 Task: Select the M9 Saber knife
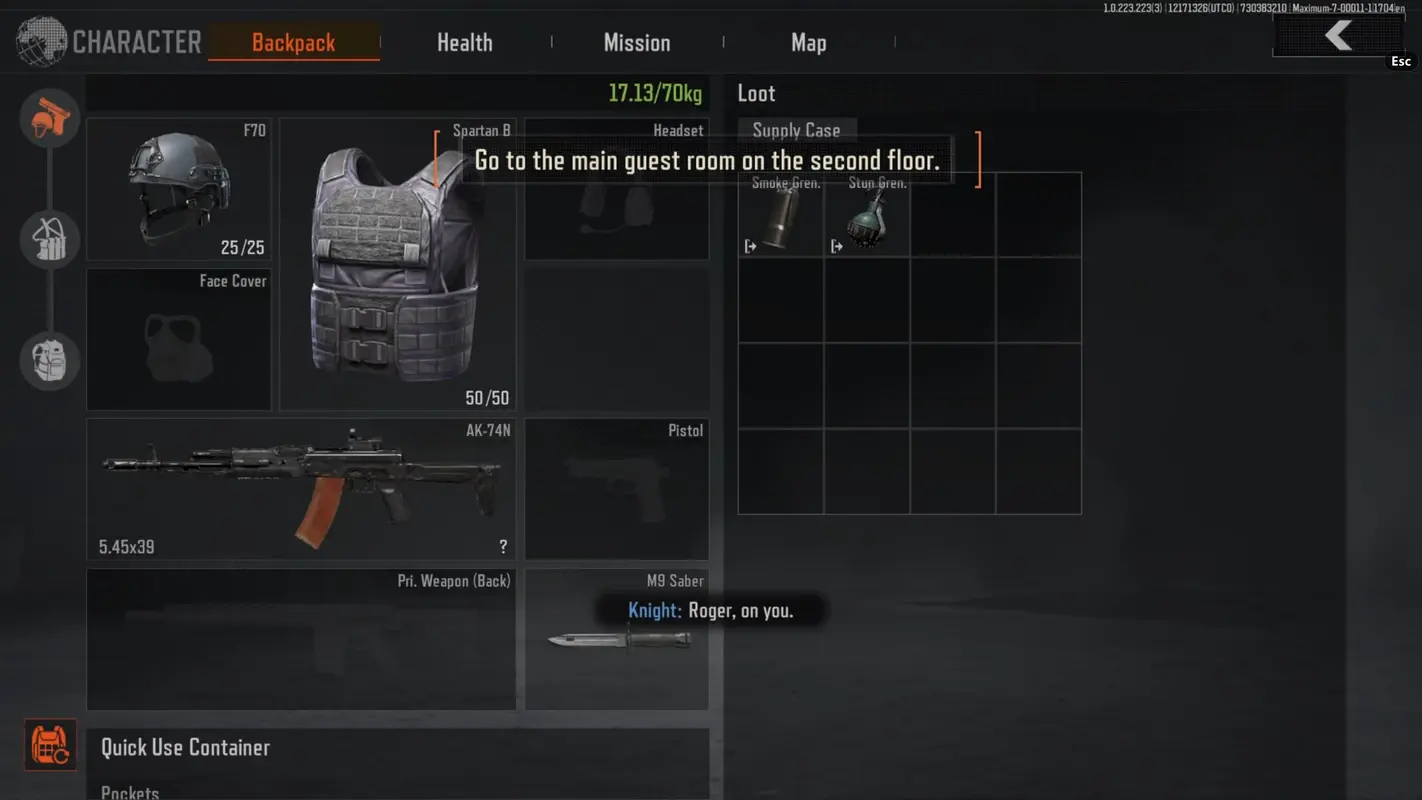[x=616, y=640]
